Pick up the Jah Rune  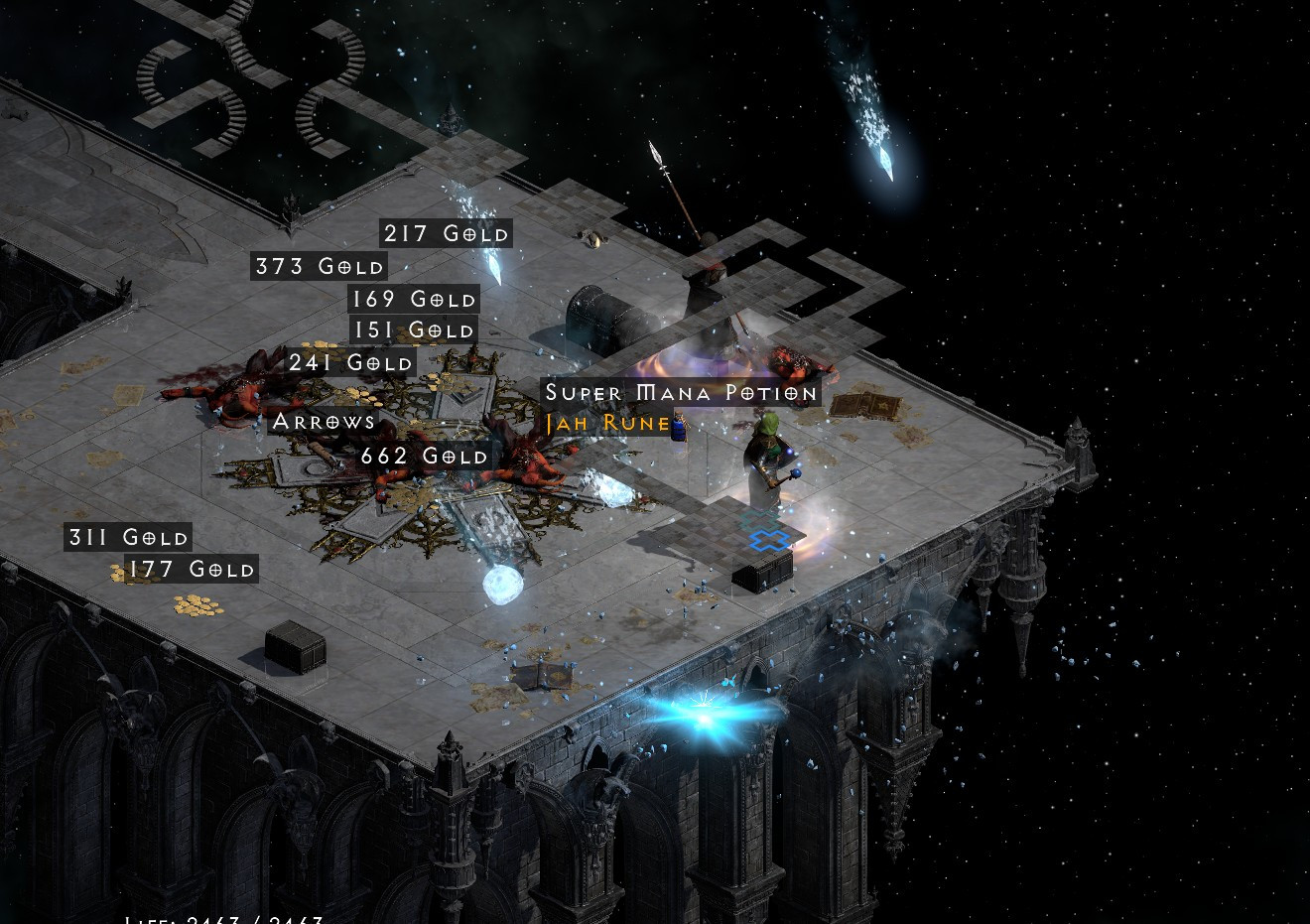click(607, 423)
